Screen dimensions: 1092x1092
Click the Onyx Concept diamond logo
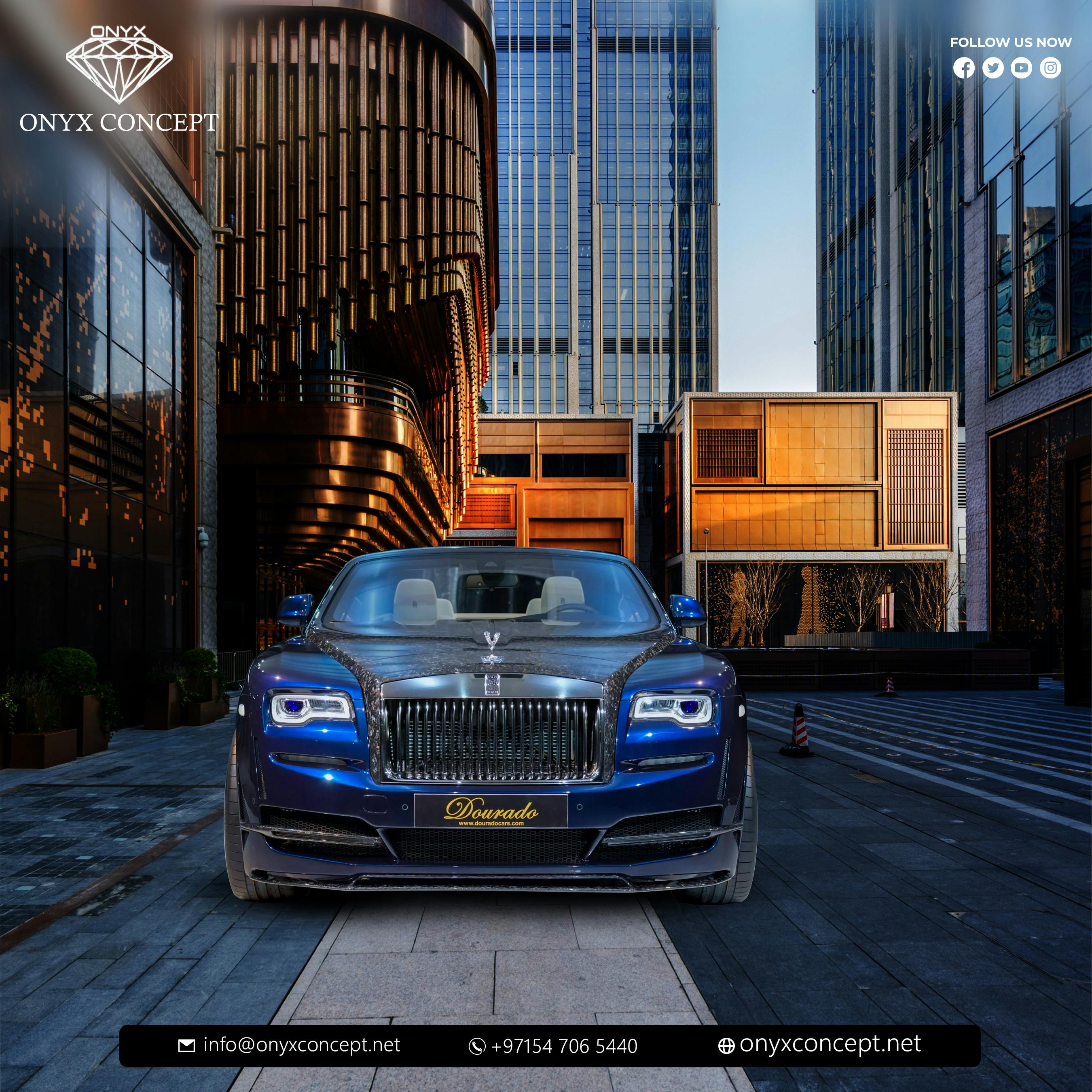click(x=119, y=66)
